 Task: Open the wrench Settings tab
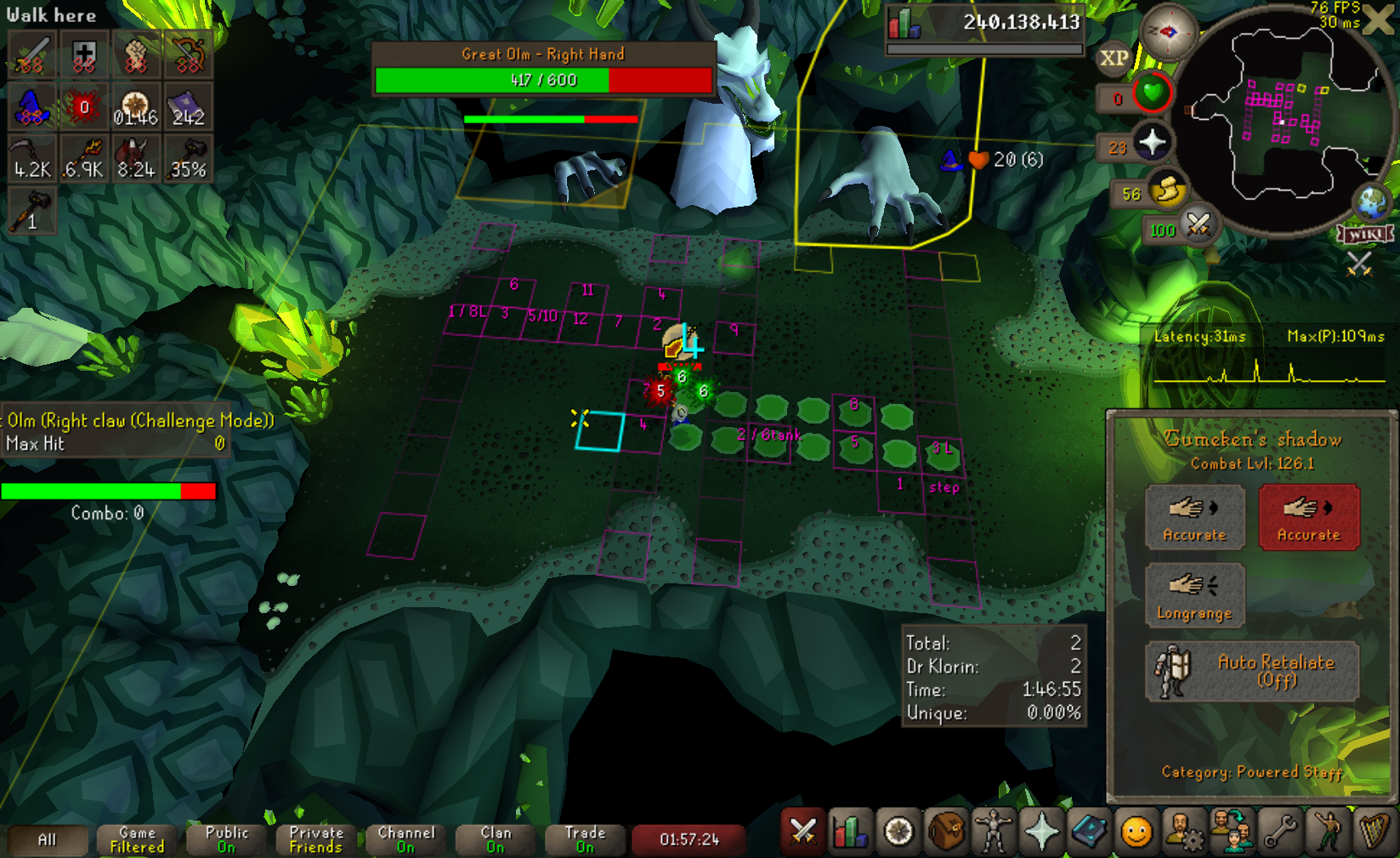tap(1279, 832)
